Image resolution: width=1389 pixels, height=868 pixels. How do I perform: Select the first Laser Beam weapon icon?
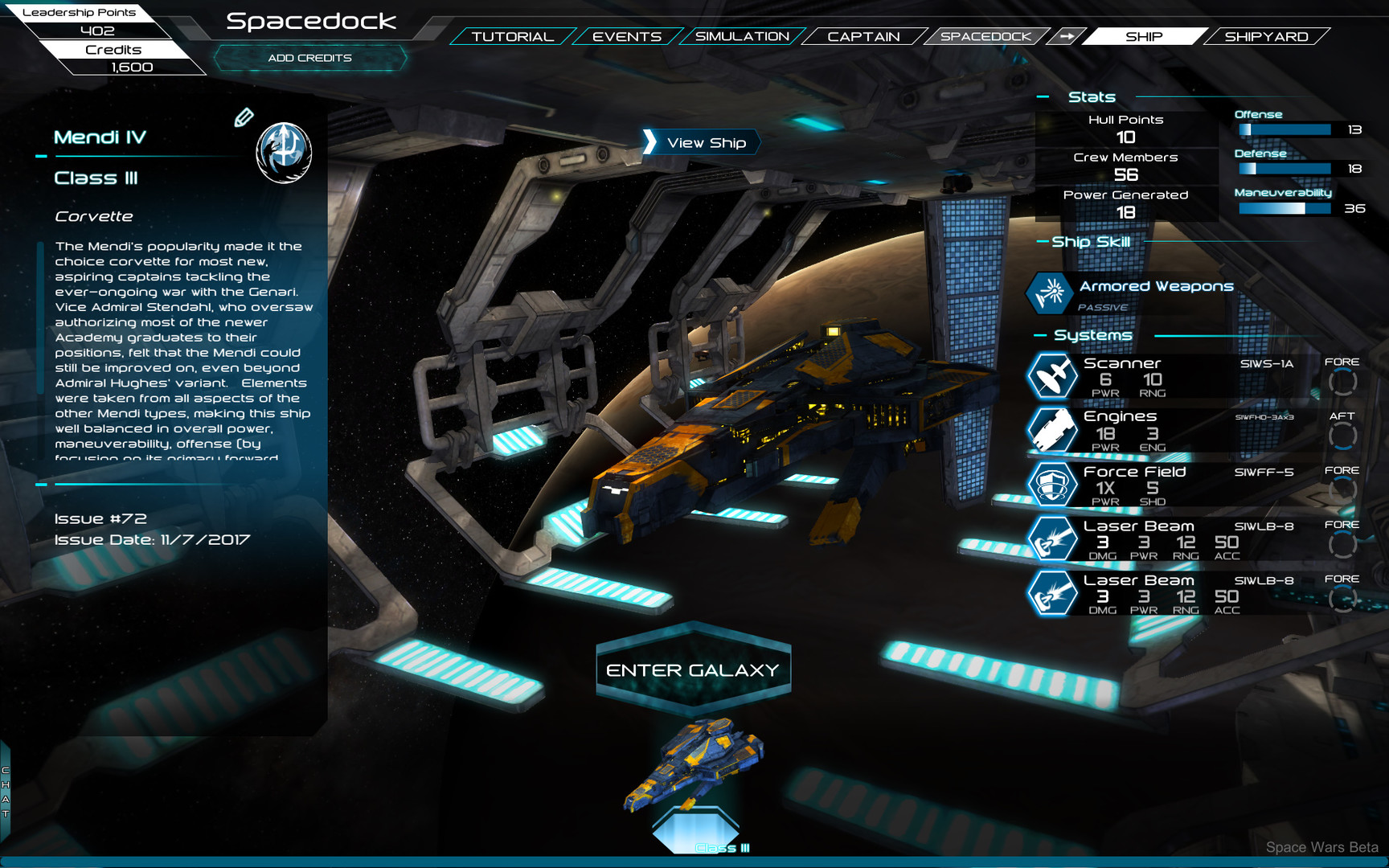(1052, 539)
